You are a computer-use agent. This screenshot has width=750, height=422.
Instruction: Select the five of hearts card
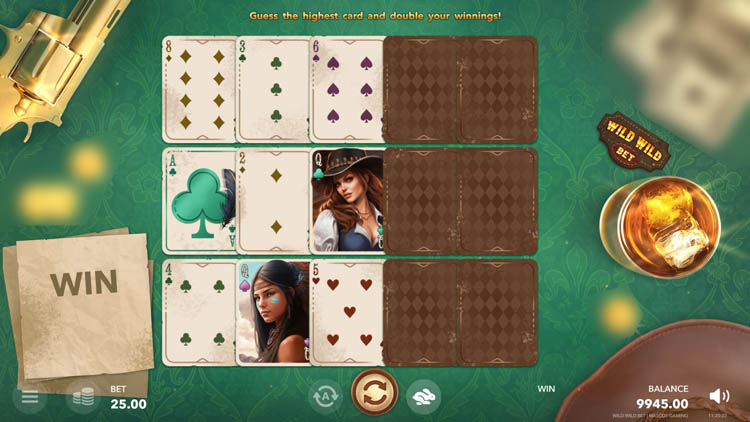[347, 313]
